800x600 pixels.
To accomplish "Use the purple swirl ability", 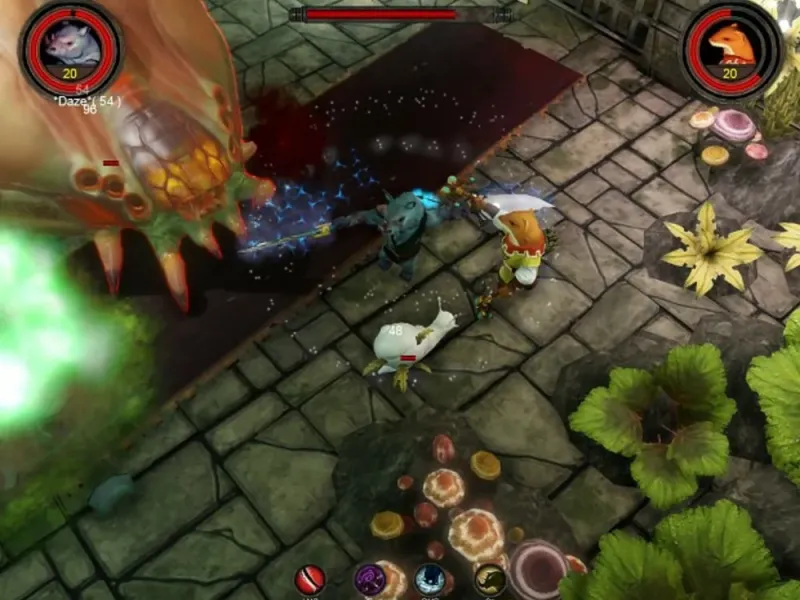I will (370, 579).
